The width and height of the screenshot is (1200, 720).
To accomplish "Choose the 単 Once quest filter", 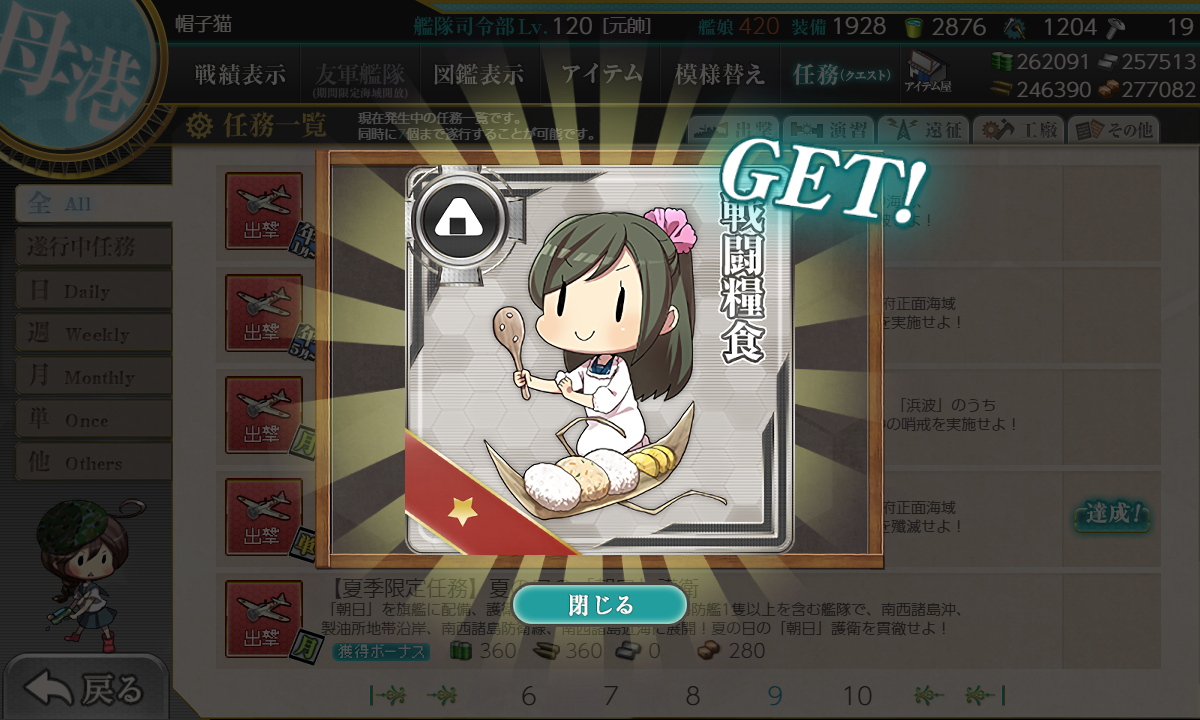I will [92, 420].
